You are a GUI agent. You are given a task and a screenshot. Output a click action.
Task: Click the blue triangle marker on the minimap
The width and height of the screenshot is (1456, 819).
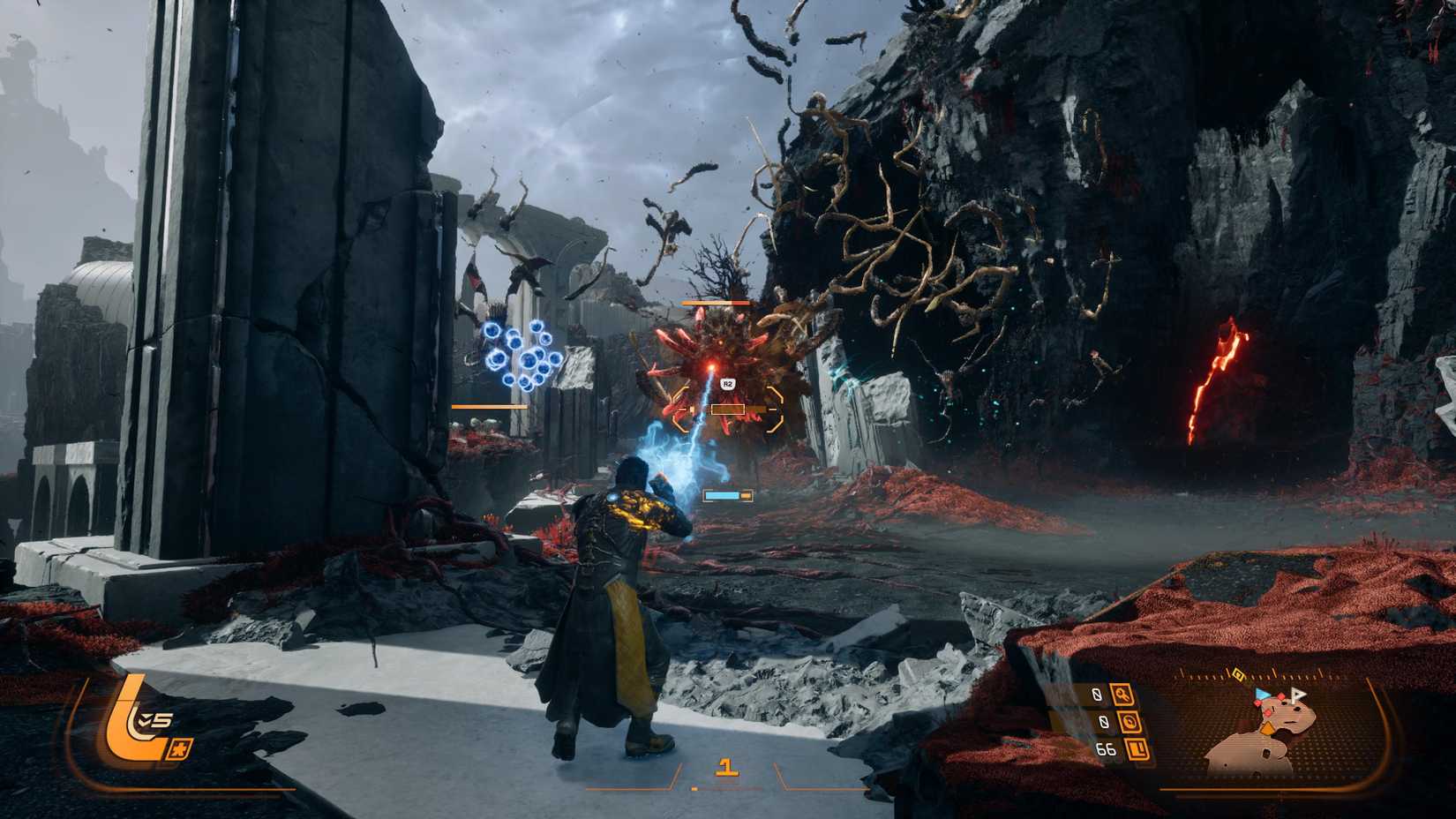coord(1263,694)
